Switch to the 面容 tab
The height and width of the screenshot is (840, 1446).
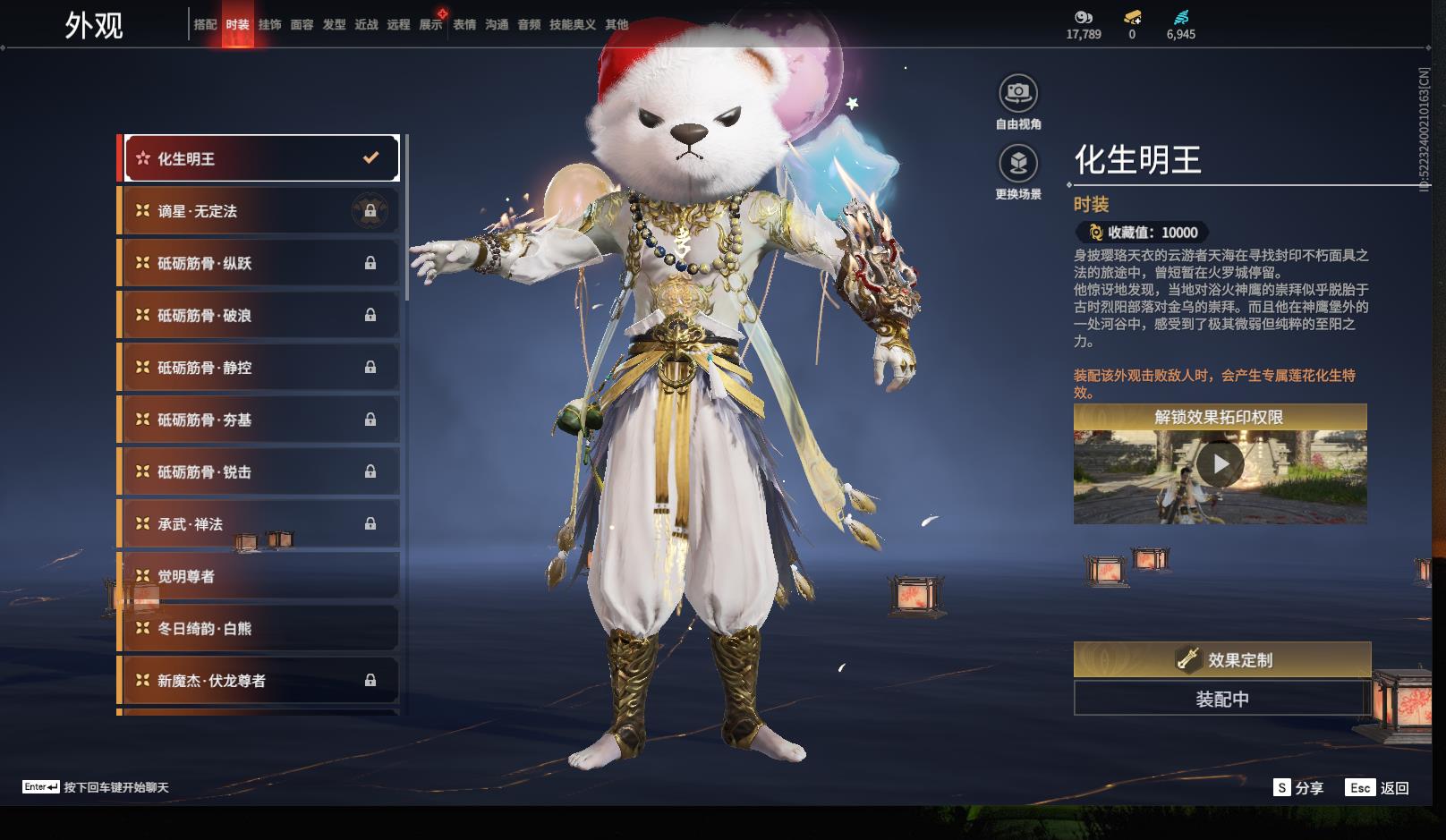(x=302, y=25)
